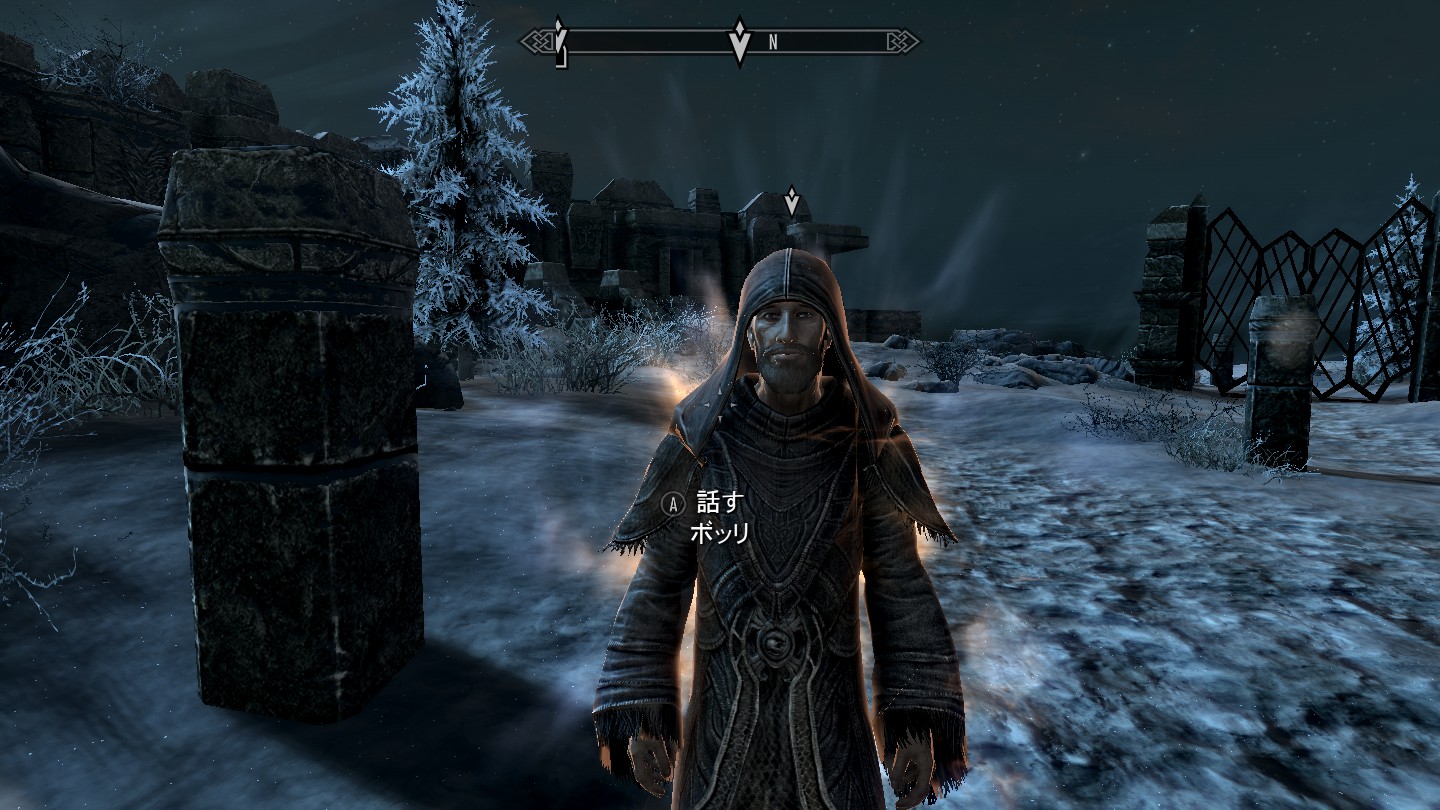
Task: Click the N north indicator on the compass
Action: pyautogui.click(x=773, y=43)
